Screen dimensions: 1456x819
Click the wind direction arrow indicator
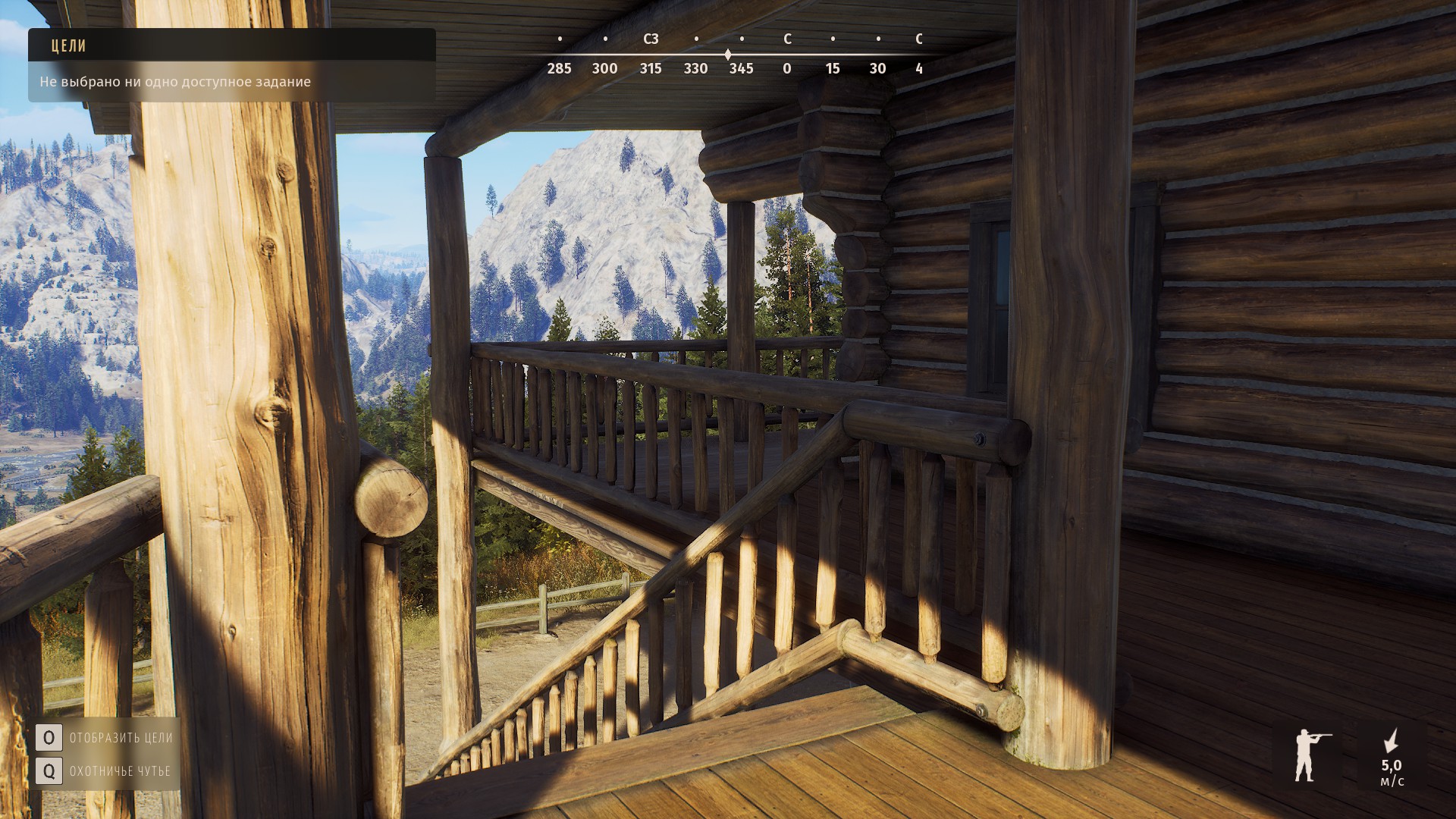click(x=1392, y=741)
